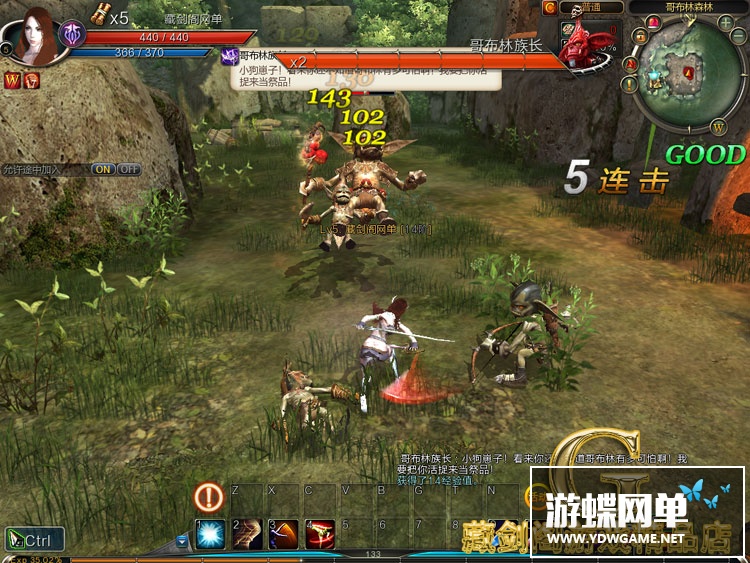
Task: Use the slash skill in slot 2
Action: click(x=247, y=534)
